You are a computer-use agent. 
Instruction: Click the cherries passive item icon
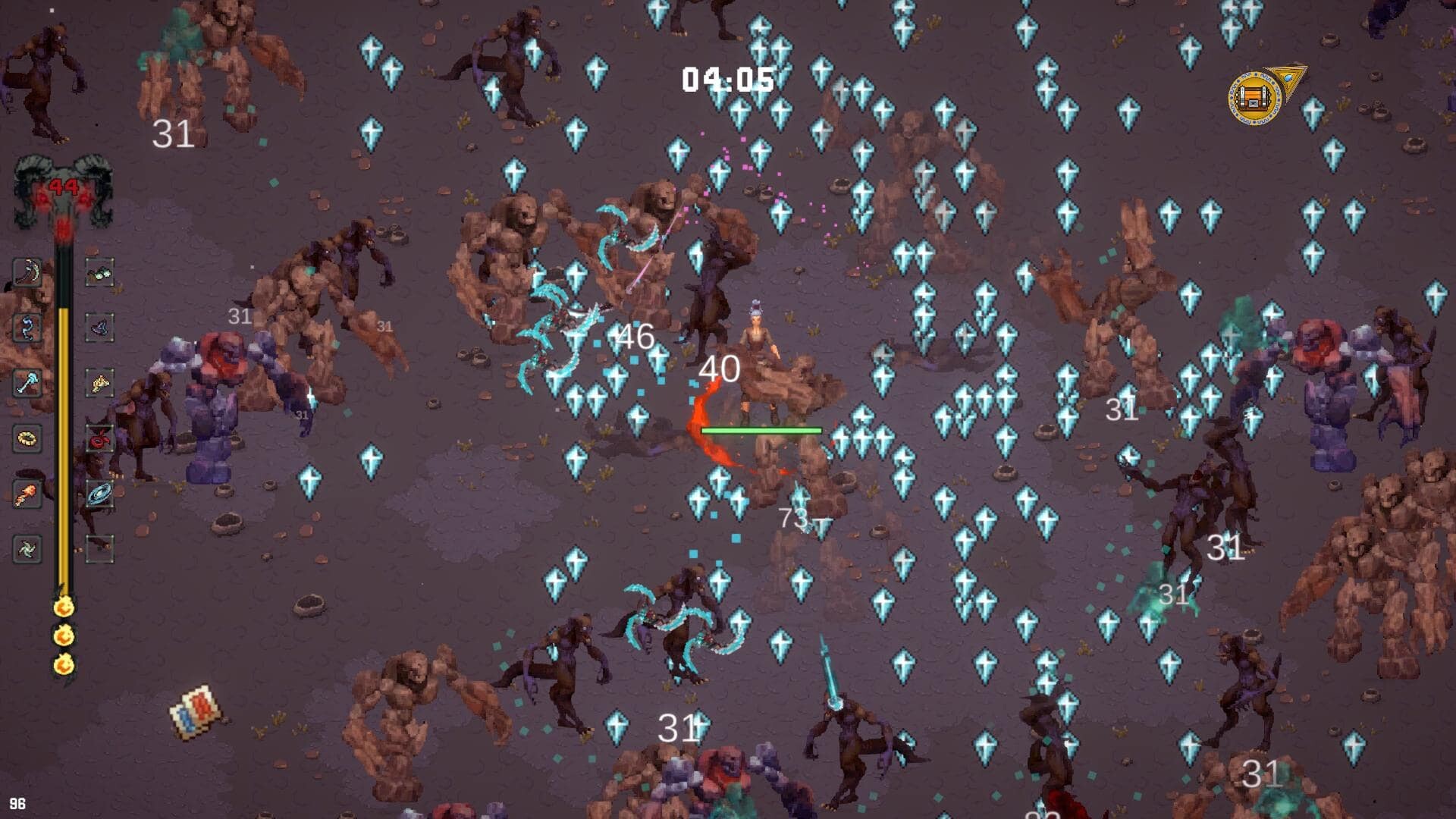coord(99,438)
